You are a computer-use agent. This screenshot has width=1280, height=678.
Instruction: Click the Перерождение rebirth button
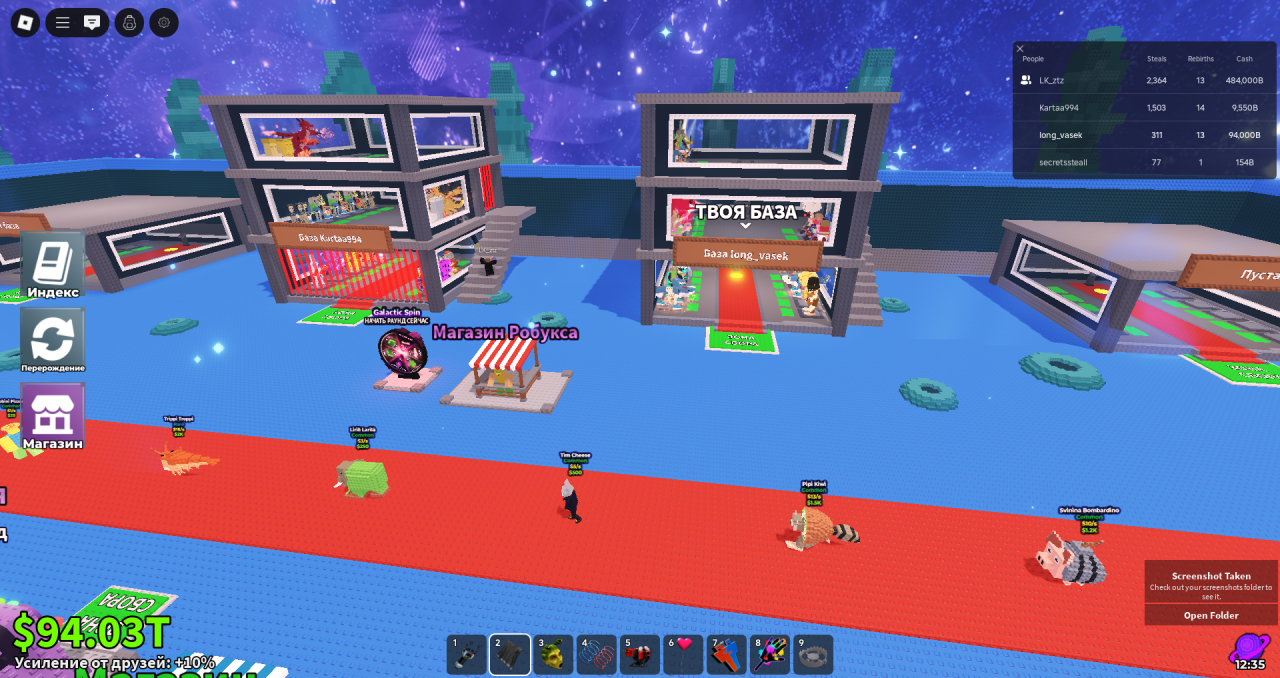pos(52,340)
